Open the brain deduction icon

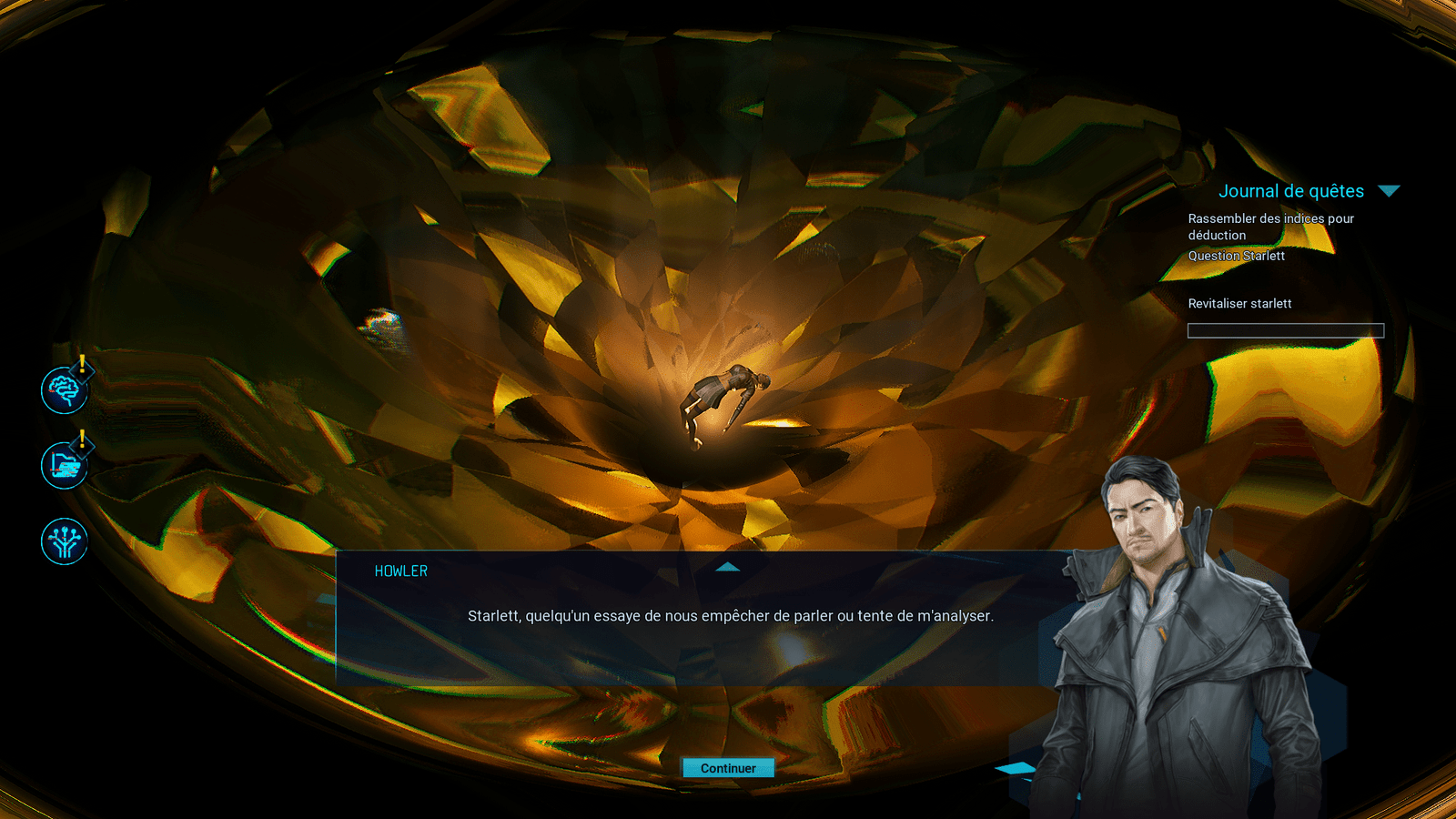click(64, 390)
